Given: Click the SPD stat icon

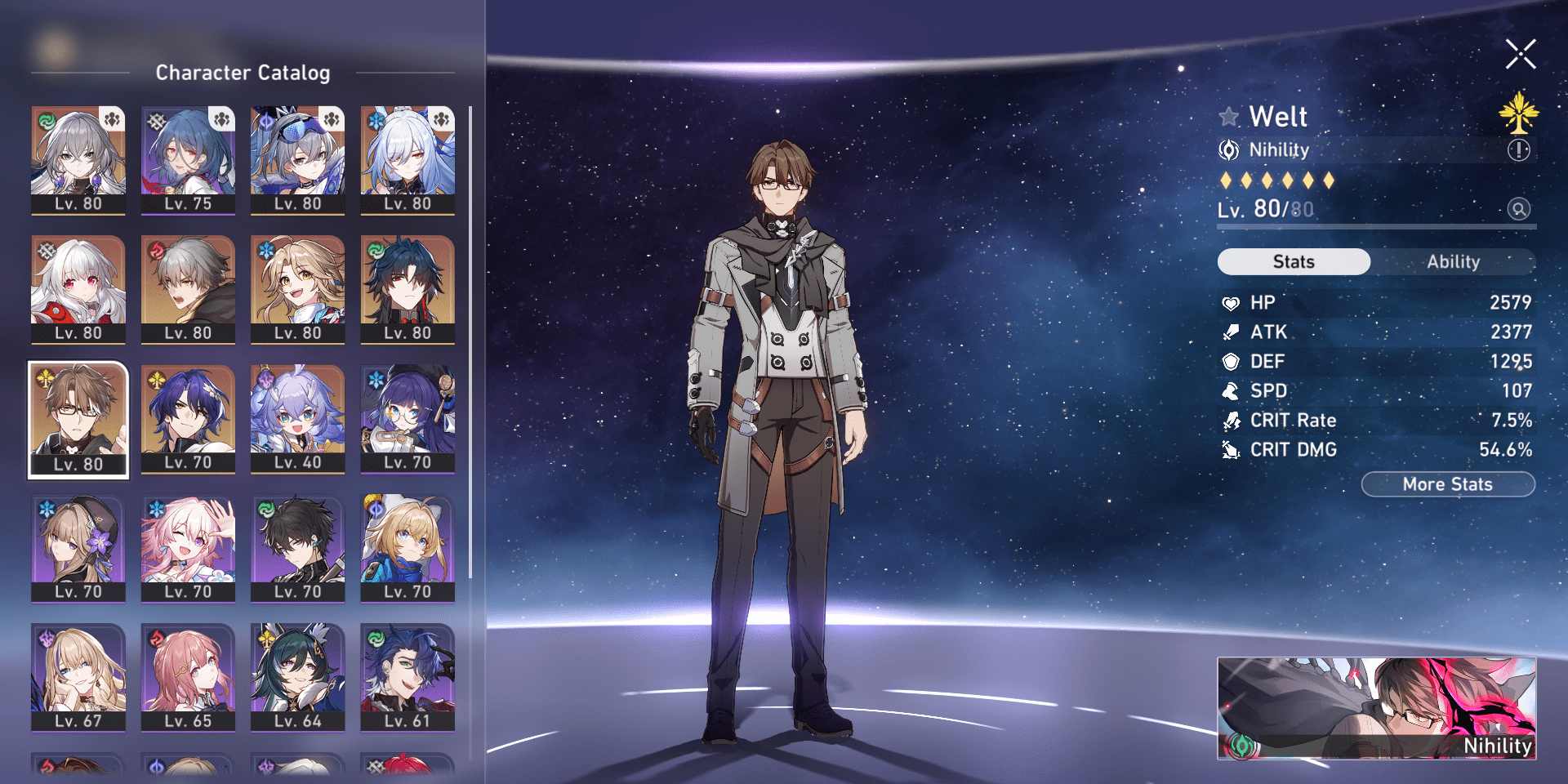Looking at the screenshot, I should [x=1232, y=390].
